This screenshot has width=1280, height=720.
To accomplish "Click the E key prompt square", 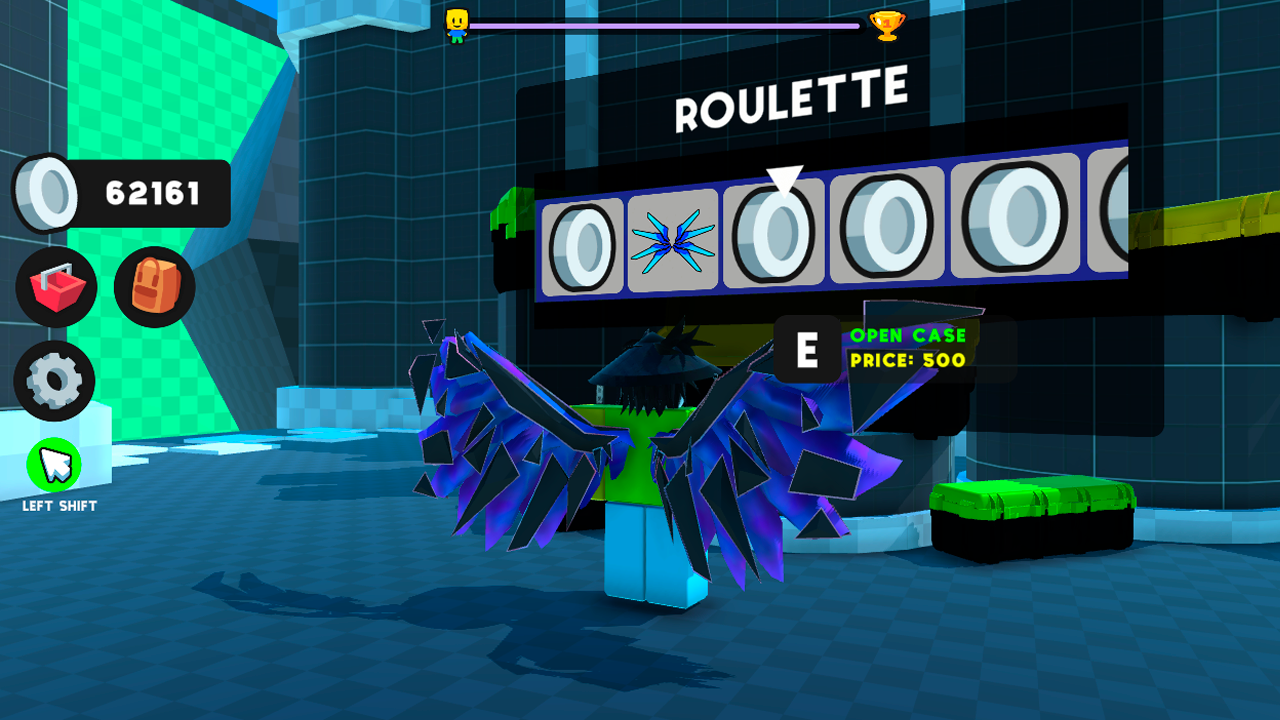I will (806, 350).
